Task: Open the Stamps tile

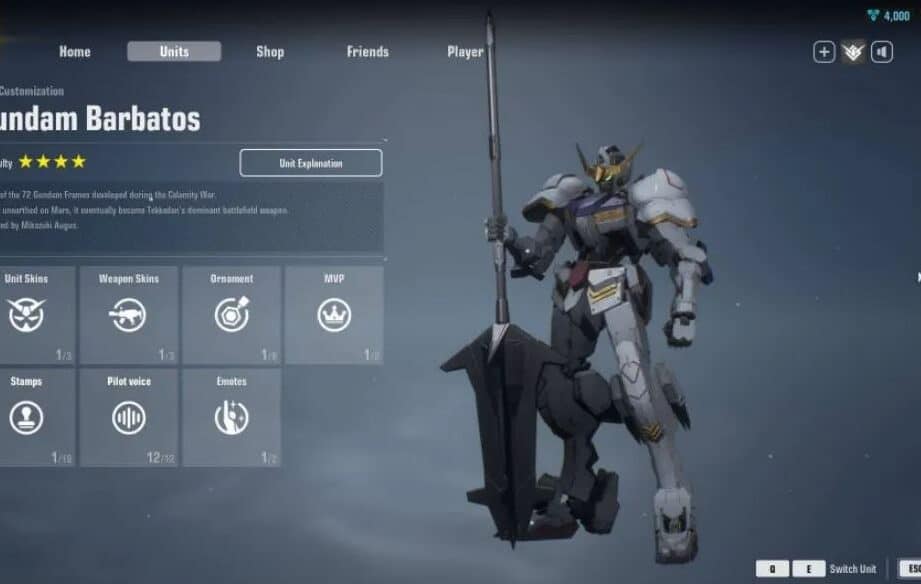Action: [30, 417]
